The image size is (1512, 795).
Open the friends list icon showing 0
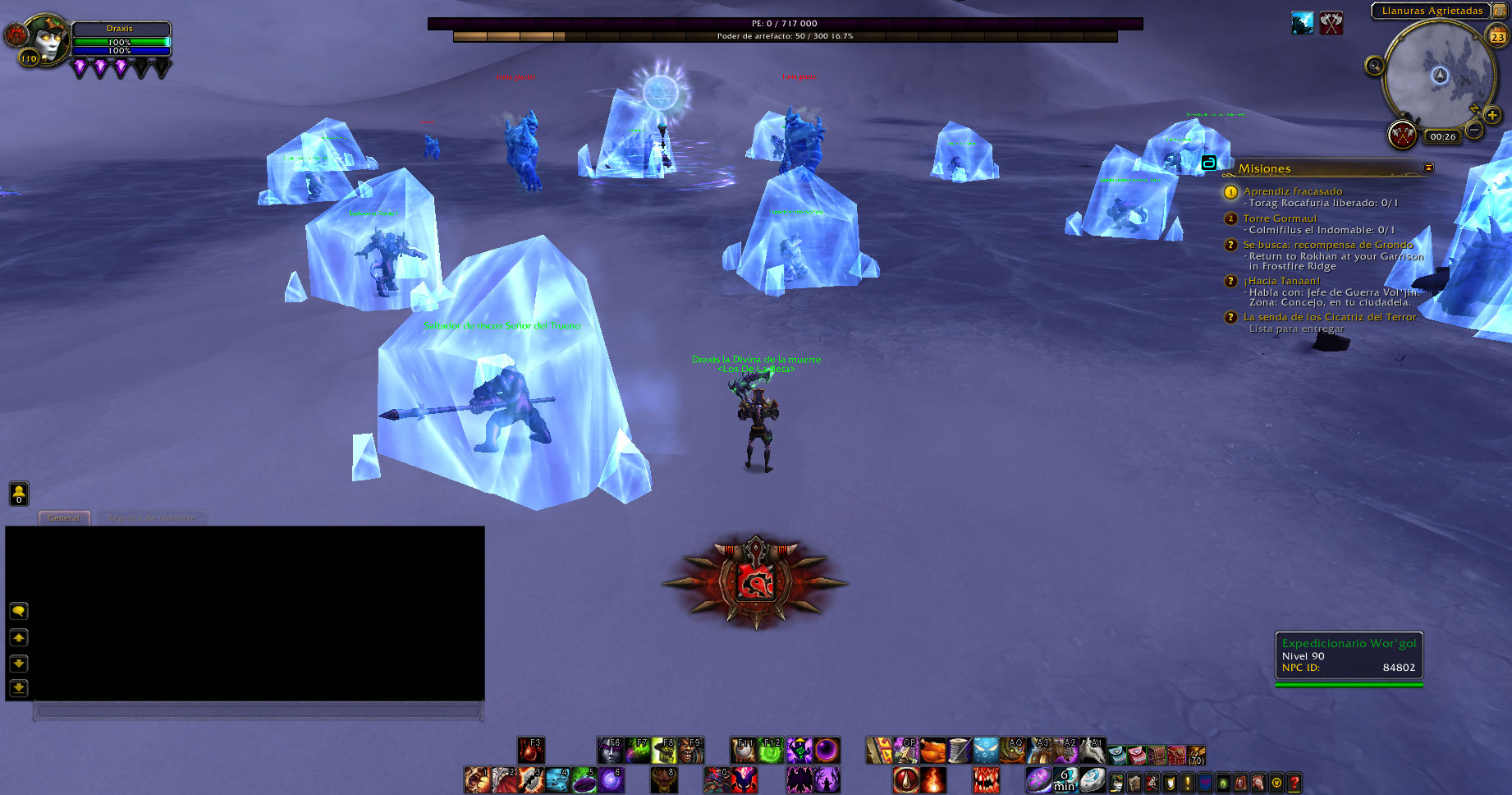pos(19,494)
